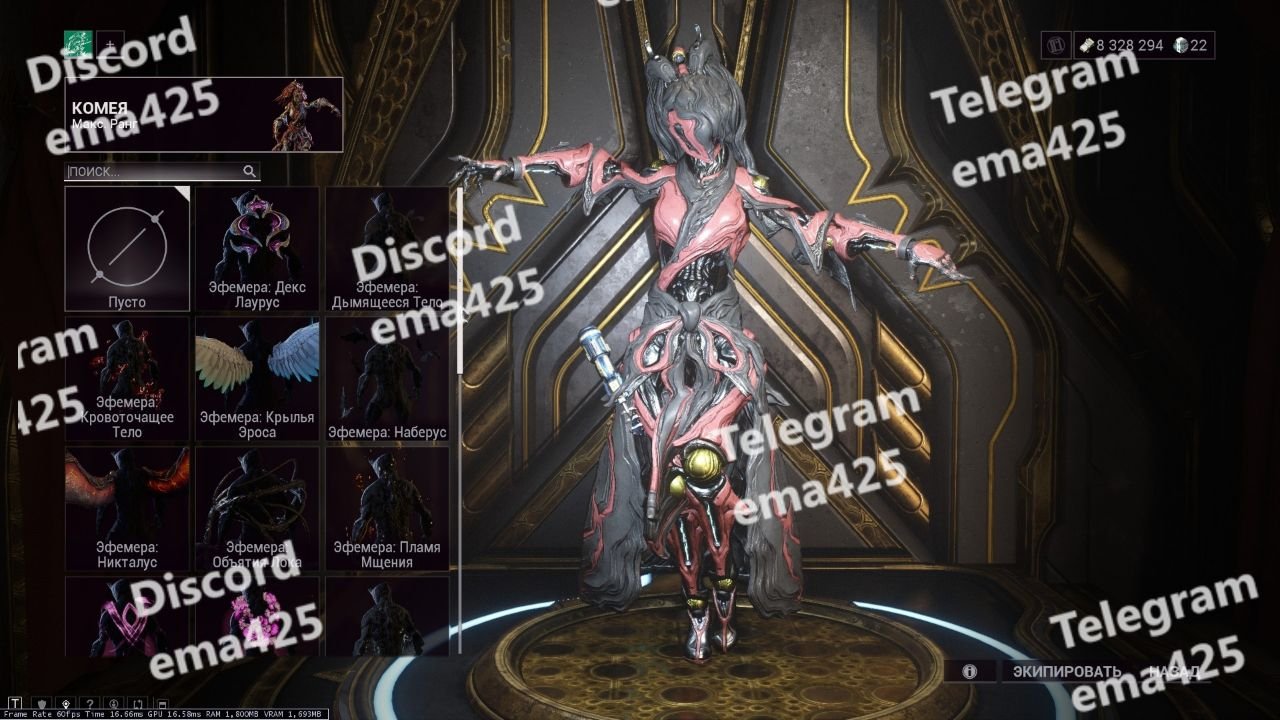Select the Объятия Лока ephemera

click(257, 508)
